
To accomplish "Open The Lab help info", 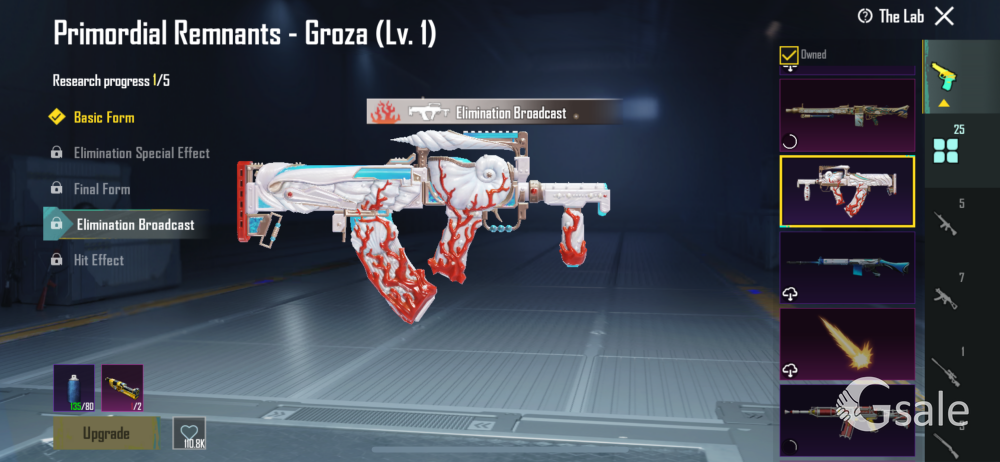I will click(865, 16).
